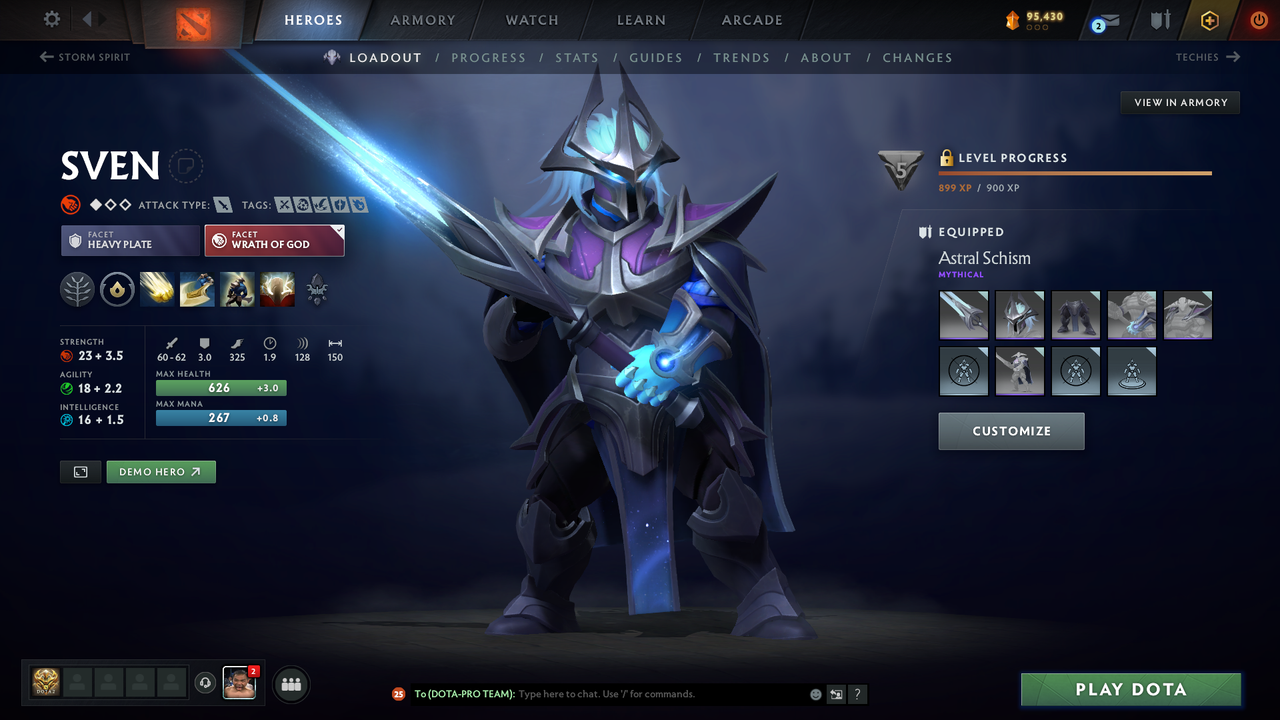Open the friends list icon near chat
1280x720 pixels.
pos(289,684)
